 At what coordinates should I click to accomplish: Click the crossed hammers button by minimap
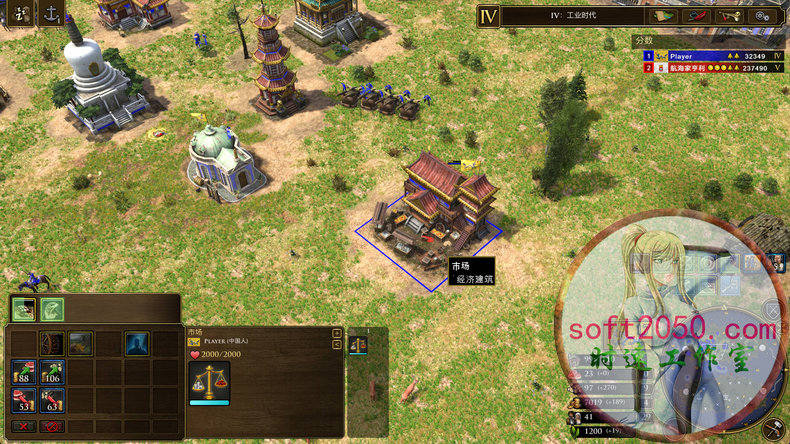pos(772,428)
